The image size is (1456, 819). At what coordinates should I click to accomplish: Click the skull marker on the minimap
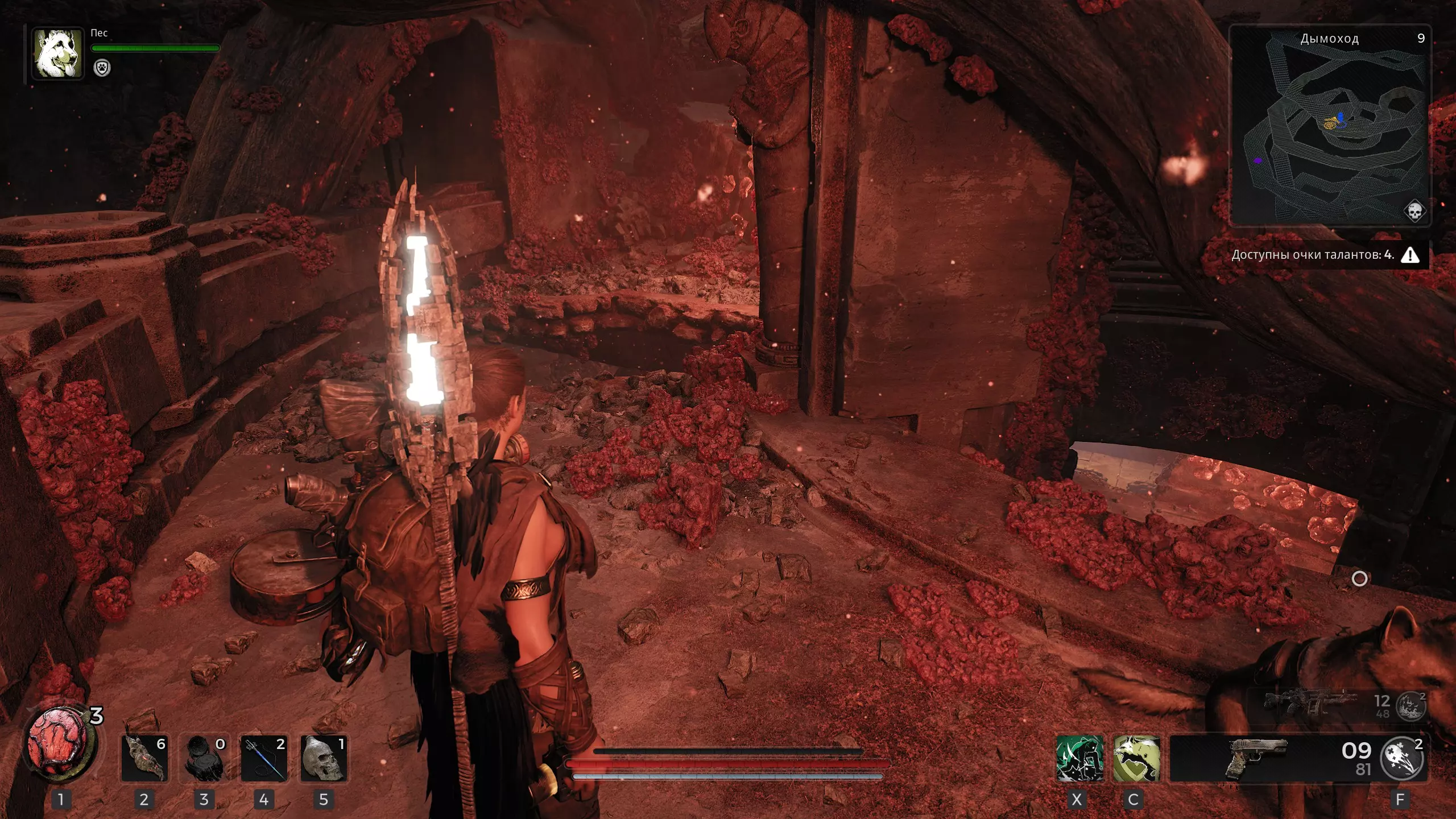point(1414,211)
